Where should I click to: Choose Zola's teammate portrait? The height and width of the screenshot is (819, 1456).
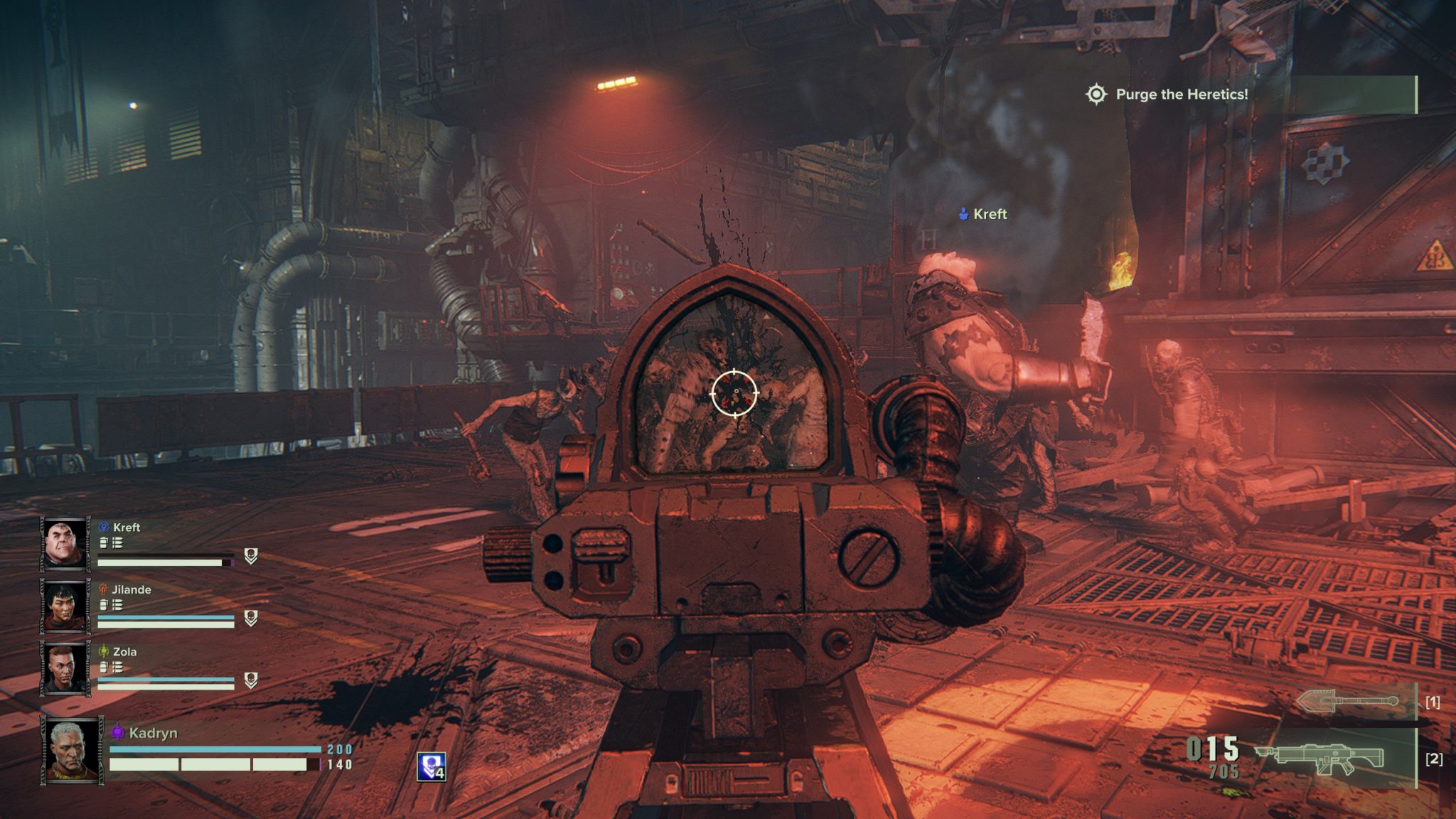65,668
